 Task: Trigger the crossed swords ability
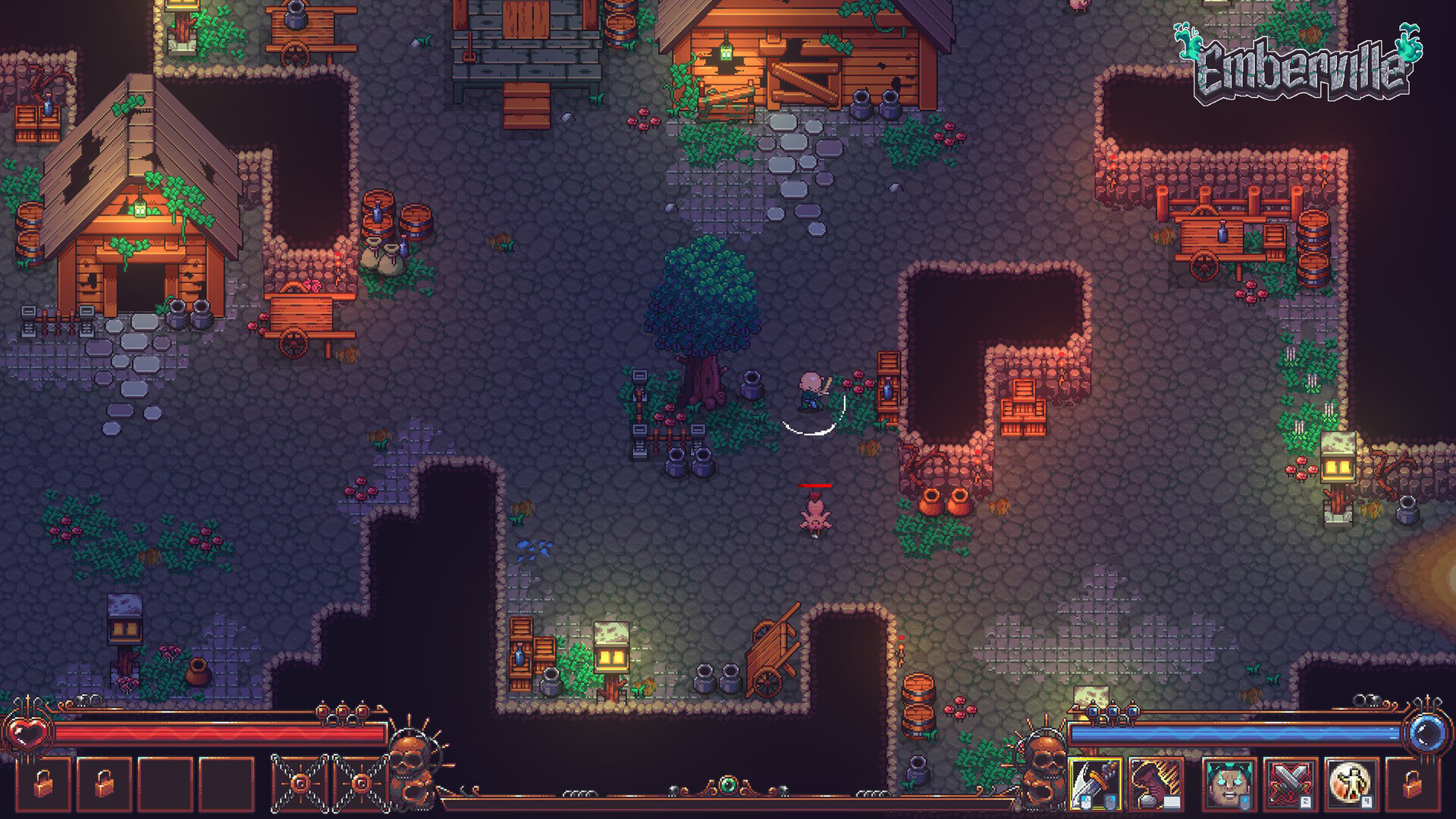click(x=1289, y=783)
